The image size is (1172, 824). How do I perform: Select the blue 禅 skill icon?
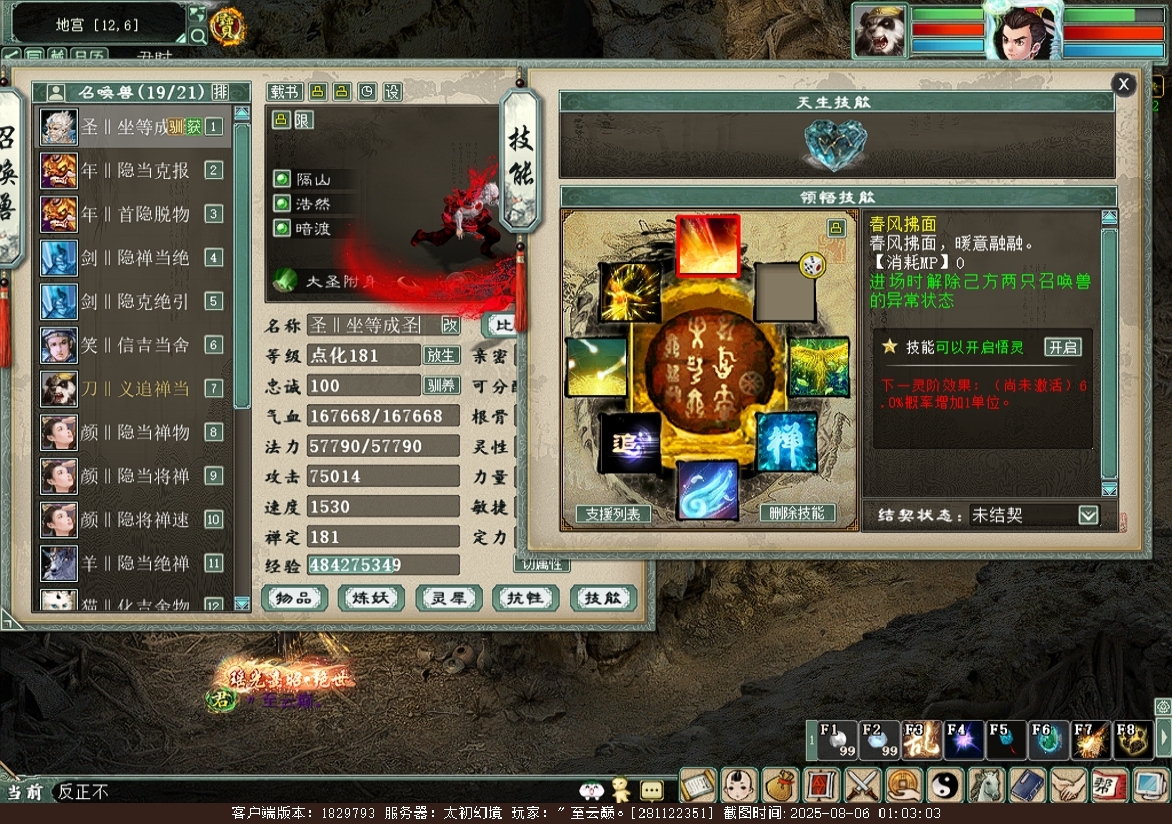(786, 442)
